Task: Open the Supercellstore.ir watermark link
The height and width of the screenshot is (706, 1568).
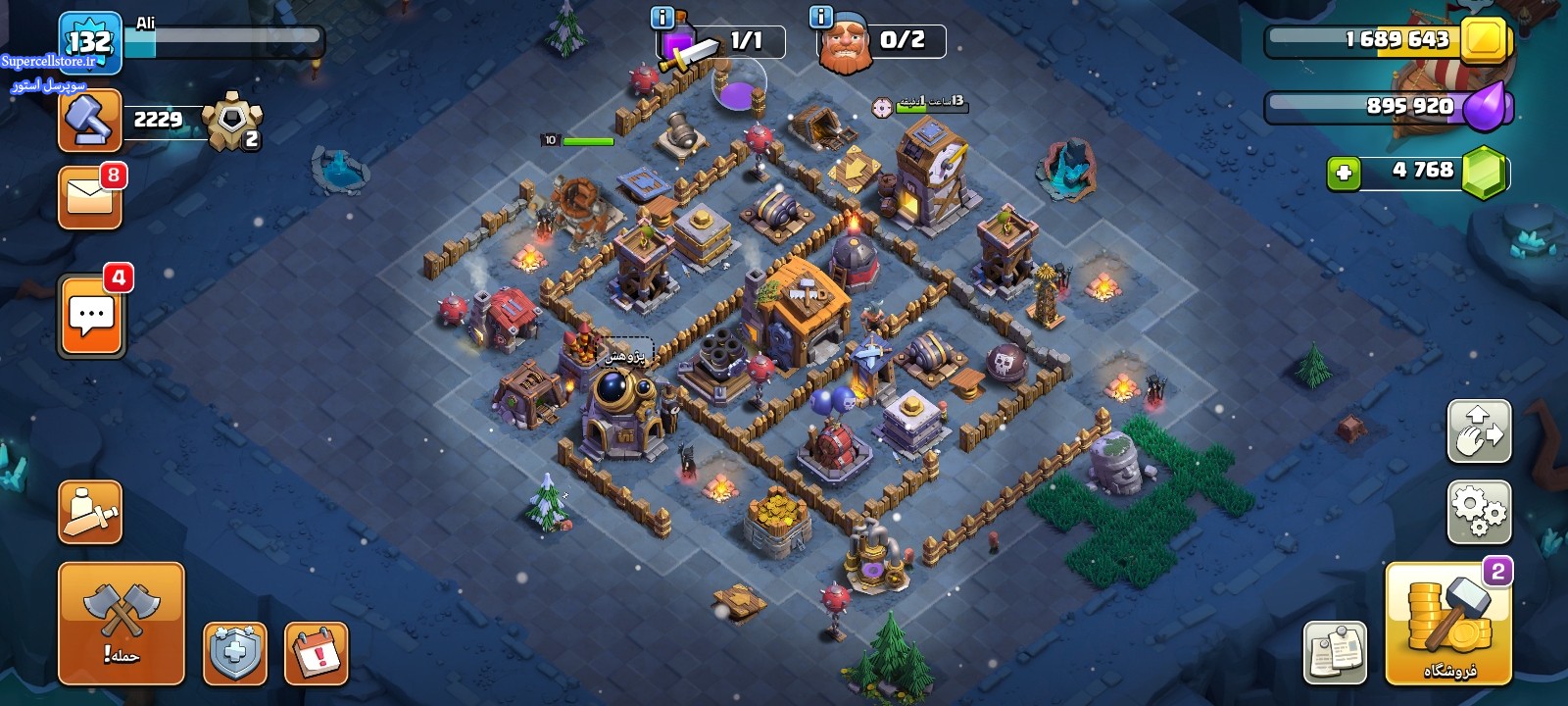Action: coord(49,61)
